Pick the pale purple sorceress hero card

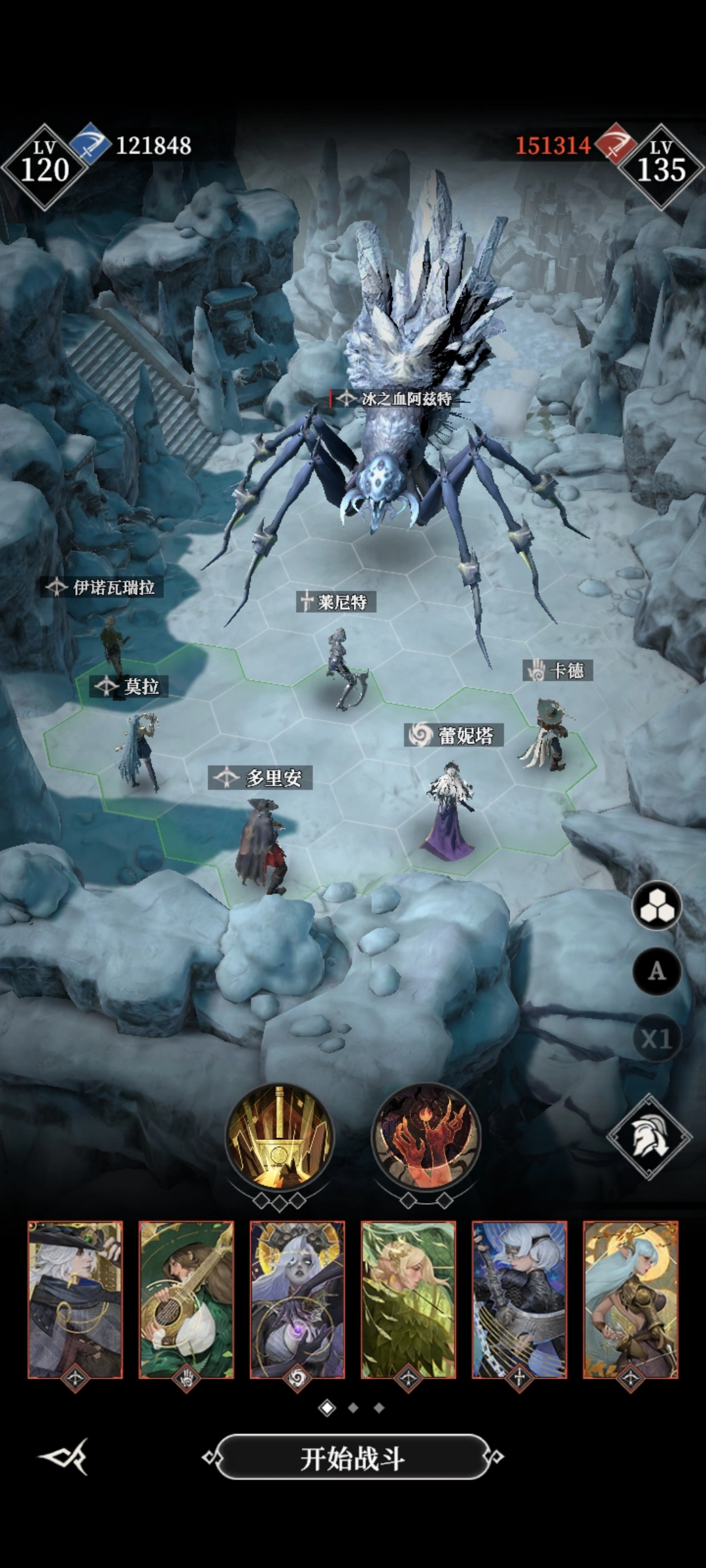[297, 1300]
